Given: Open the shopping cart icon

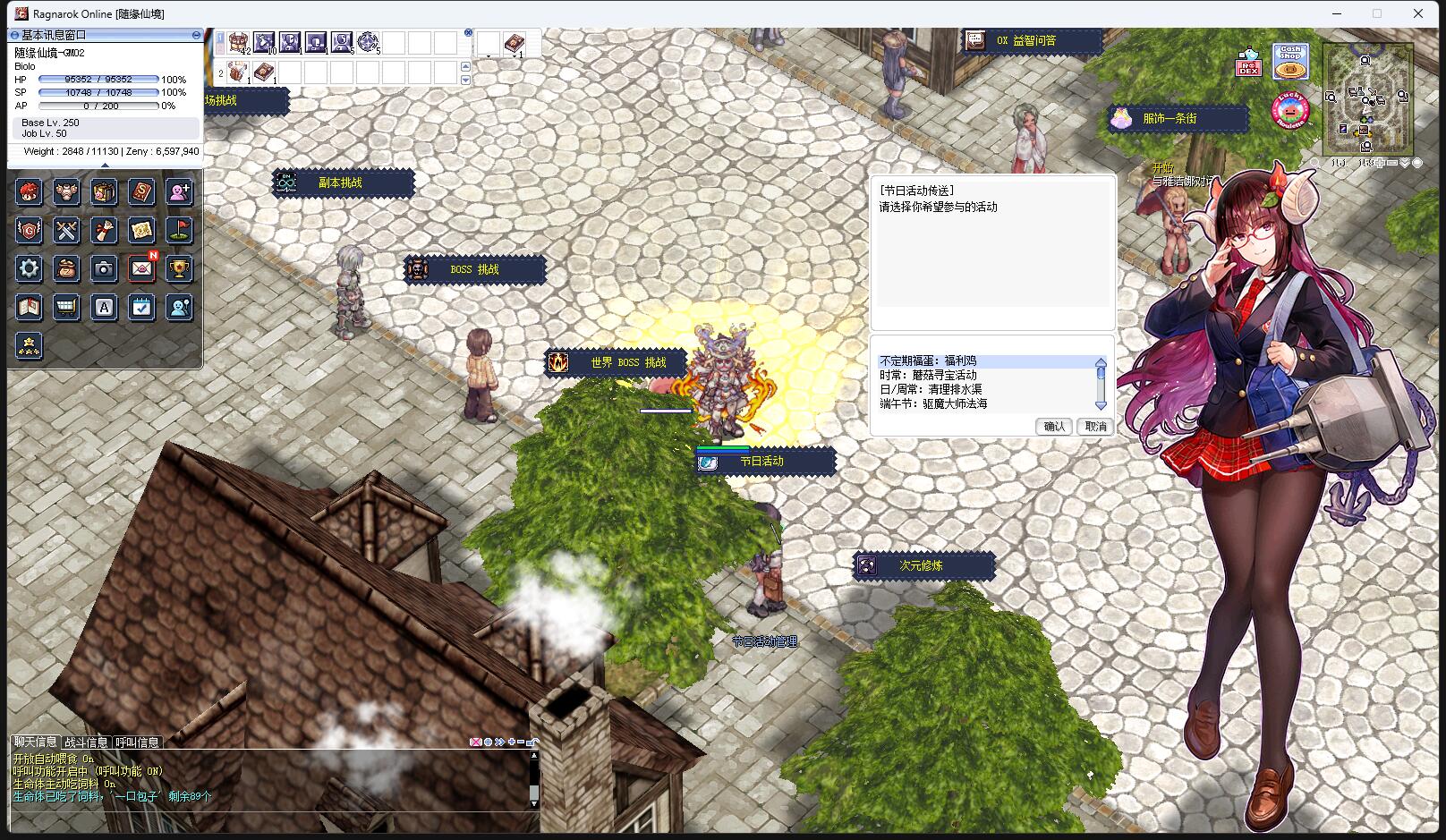Looking at the screenshot, I should pyautogui.click(x=66, y=308).
